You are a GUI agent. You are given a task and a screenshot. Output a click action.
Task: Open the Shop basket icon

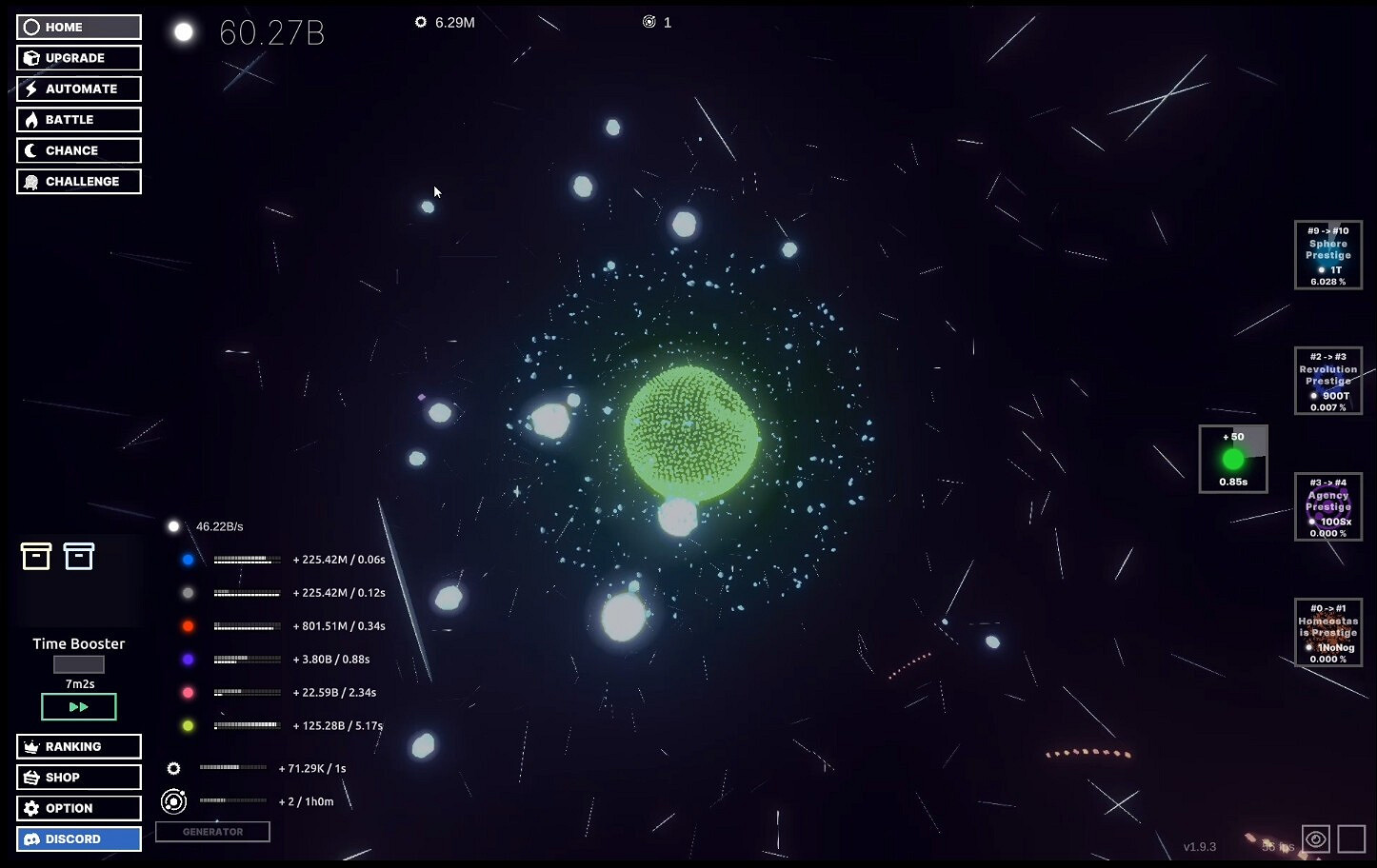31,777
